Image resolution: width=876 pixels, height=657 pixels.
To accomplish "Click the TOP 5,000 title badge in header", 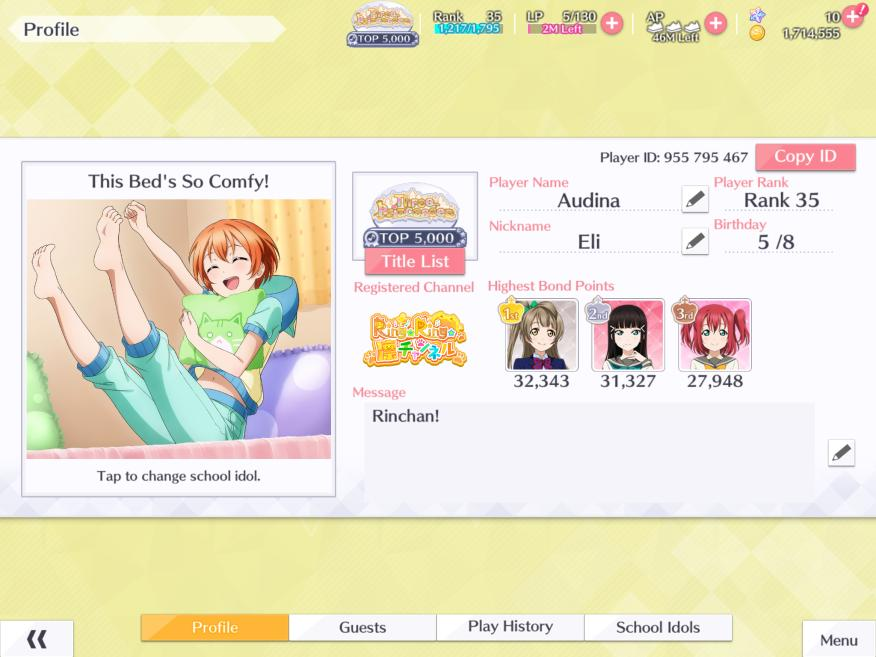I will click(384, 25).
